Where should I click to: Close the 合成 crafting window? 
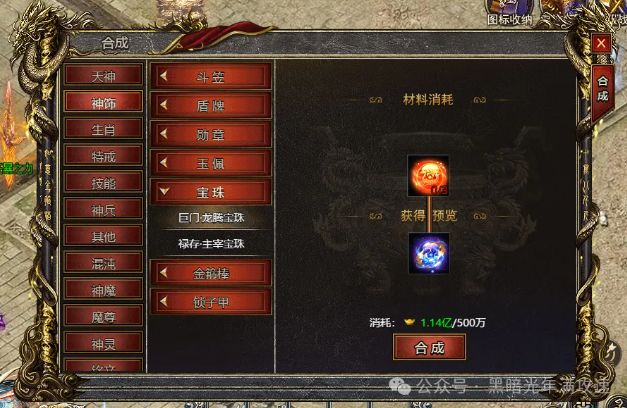(x=601, y=43)
